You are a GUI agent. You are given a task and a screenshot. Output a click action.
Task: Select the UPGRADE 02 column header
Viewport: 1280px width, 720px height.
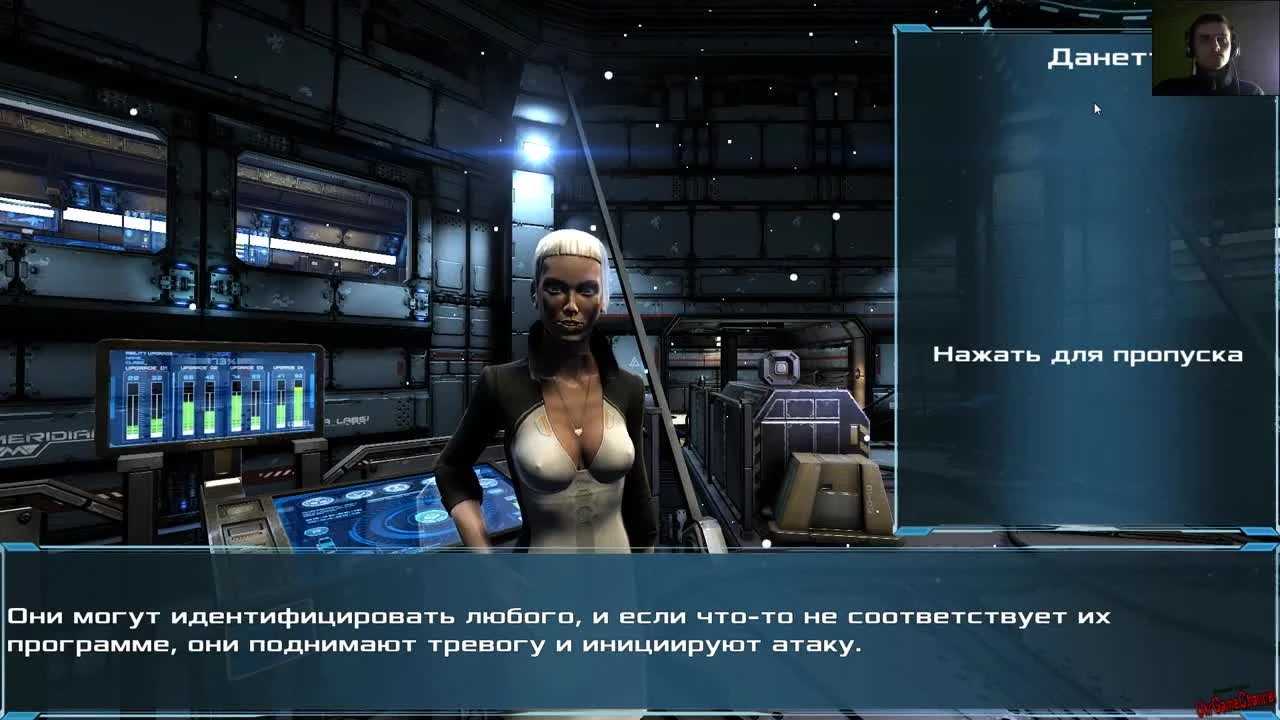coord(198,367)
